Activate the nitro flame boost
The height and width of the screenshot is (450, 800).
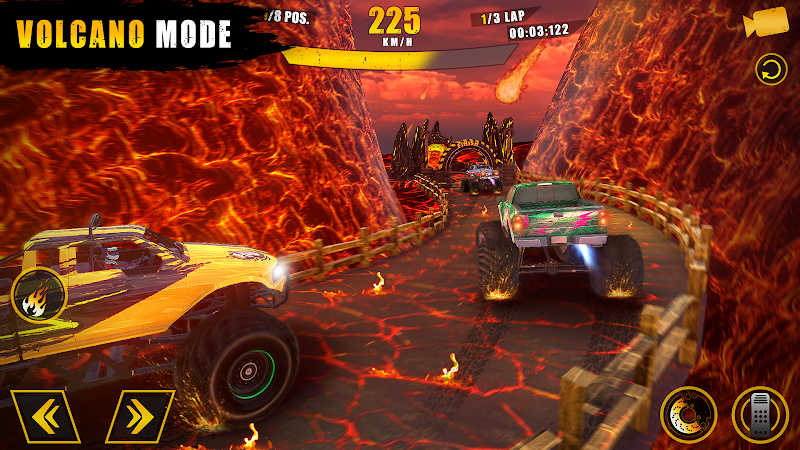(39, 295)
